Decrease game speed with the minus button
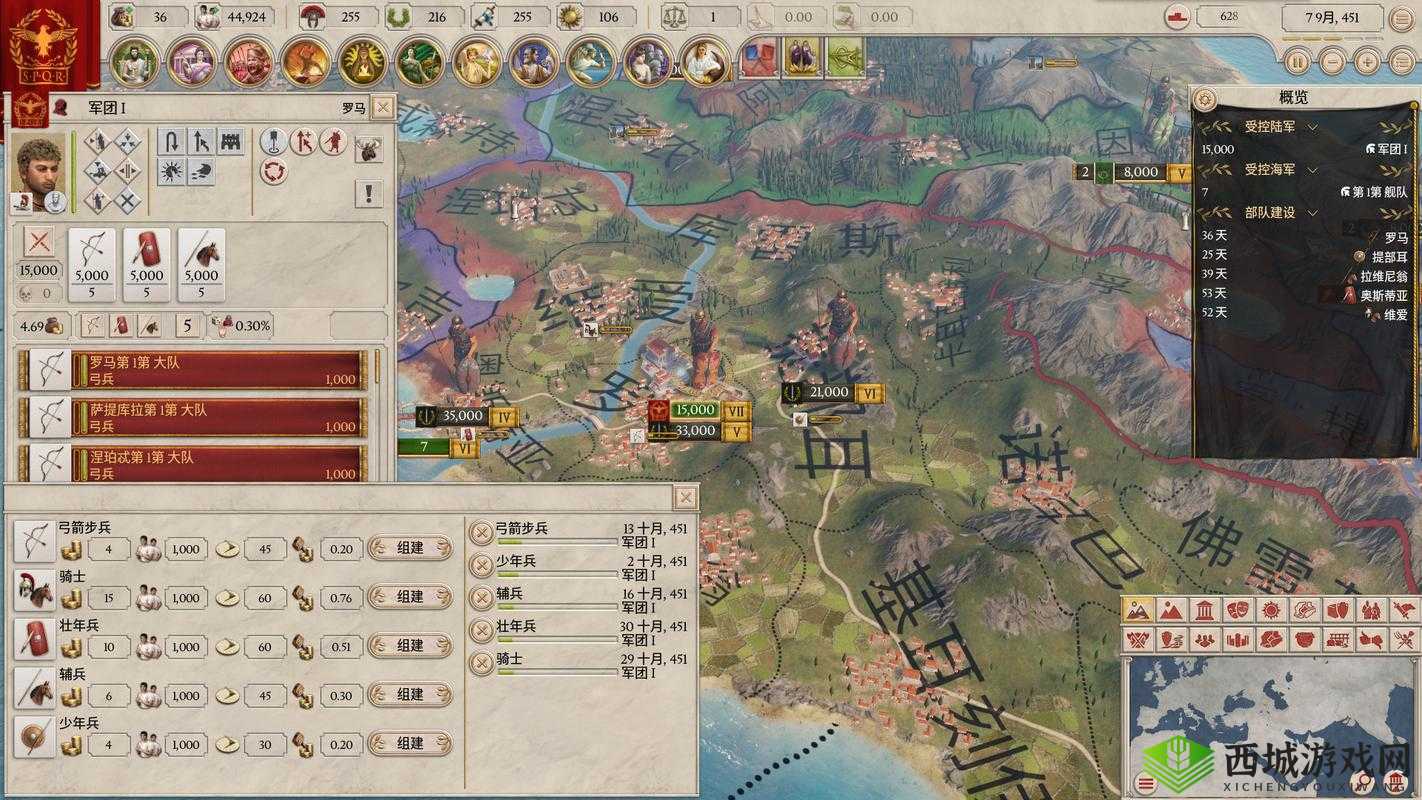 point(1331,61)
